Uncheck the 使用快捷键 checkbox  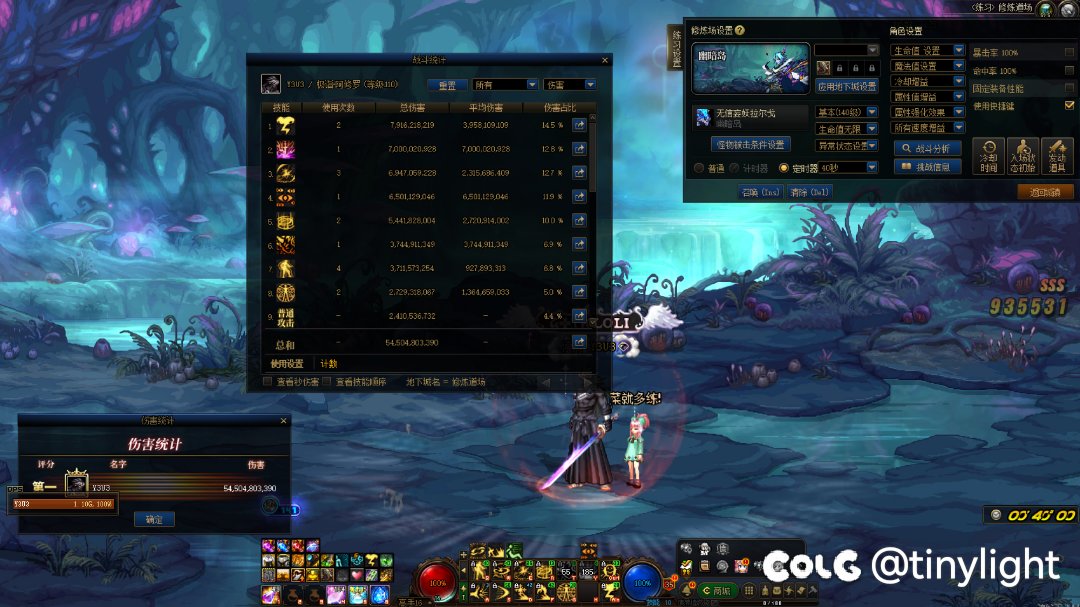point(1069,105)
